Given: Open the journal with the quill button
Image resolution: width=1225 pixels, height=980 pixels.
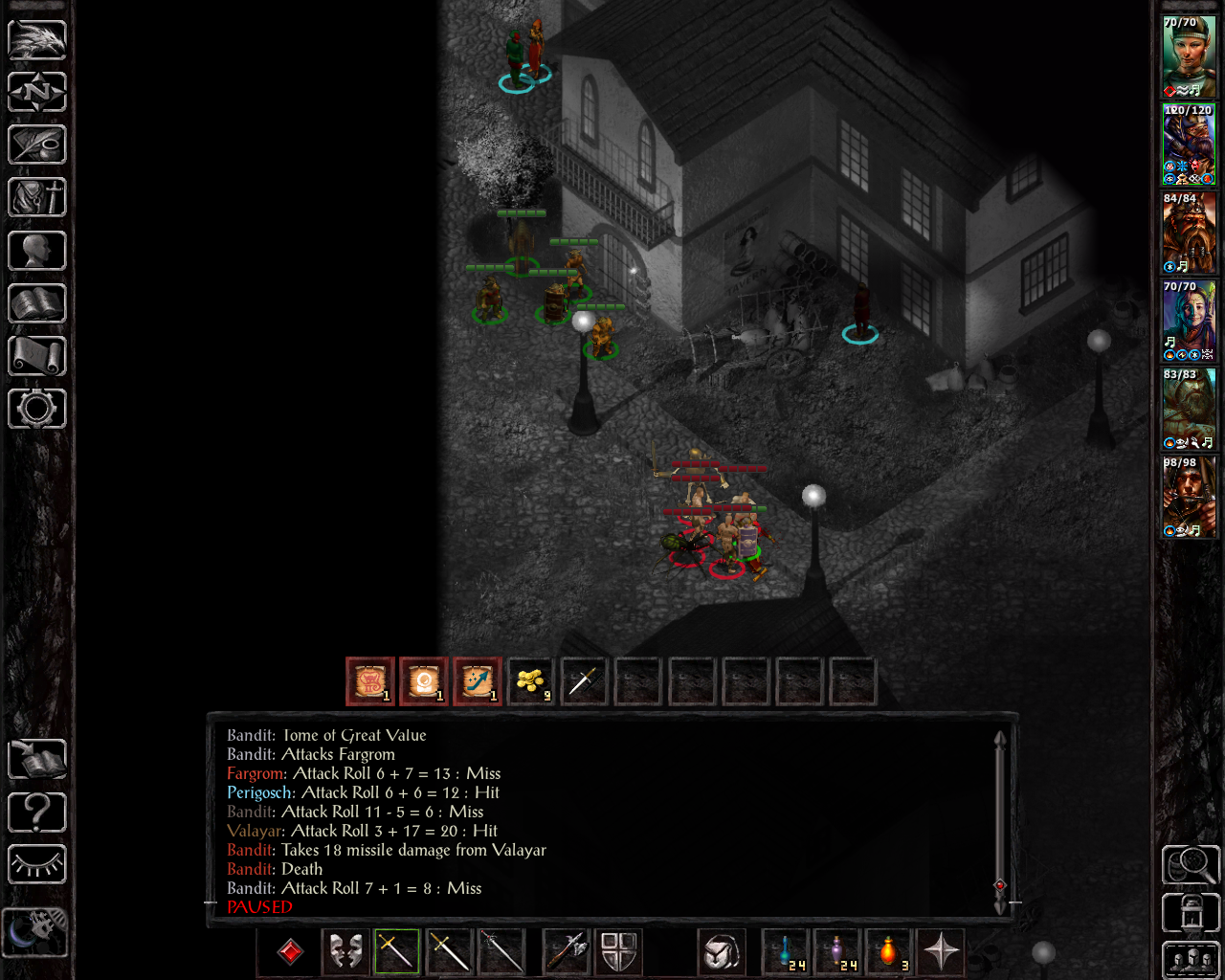Looking at the screenshot, I should [37, 145].
